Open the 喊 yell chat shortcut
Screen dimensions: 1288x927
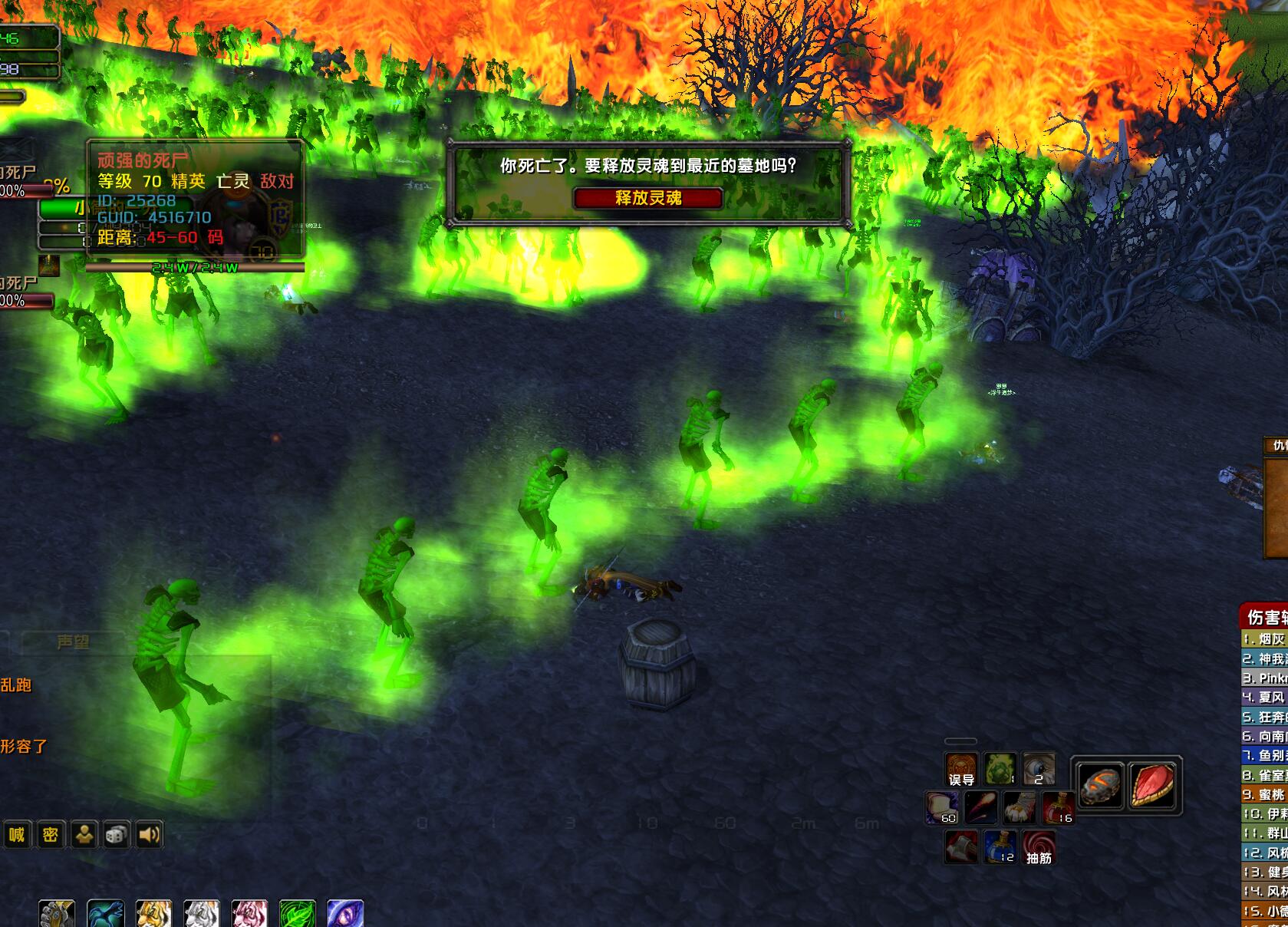pos(17,834)
